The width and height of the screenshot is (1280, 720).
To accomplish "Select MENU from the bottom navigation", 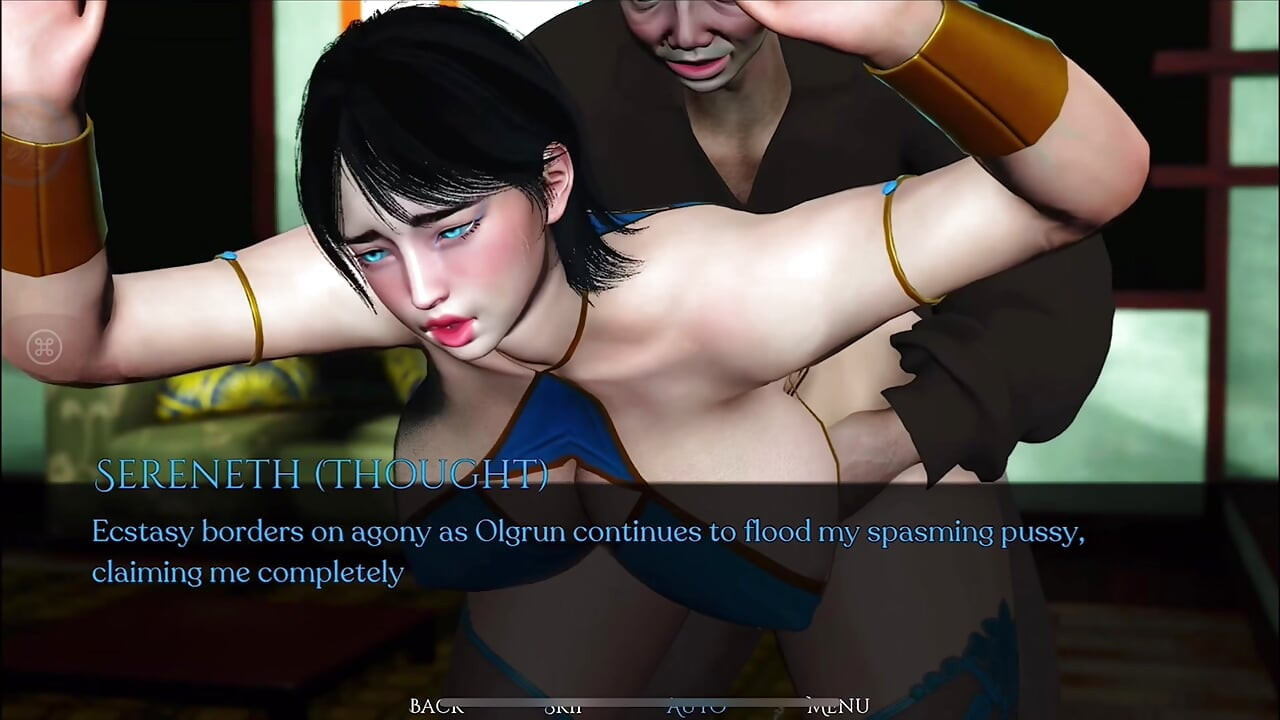I will (840, 706).
